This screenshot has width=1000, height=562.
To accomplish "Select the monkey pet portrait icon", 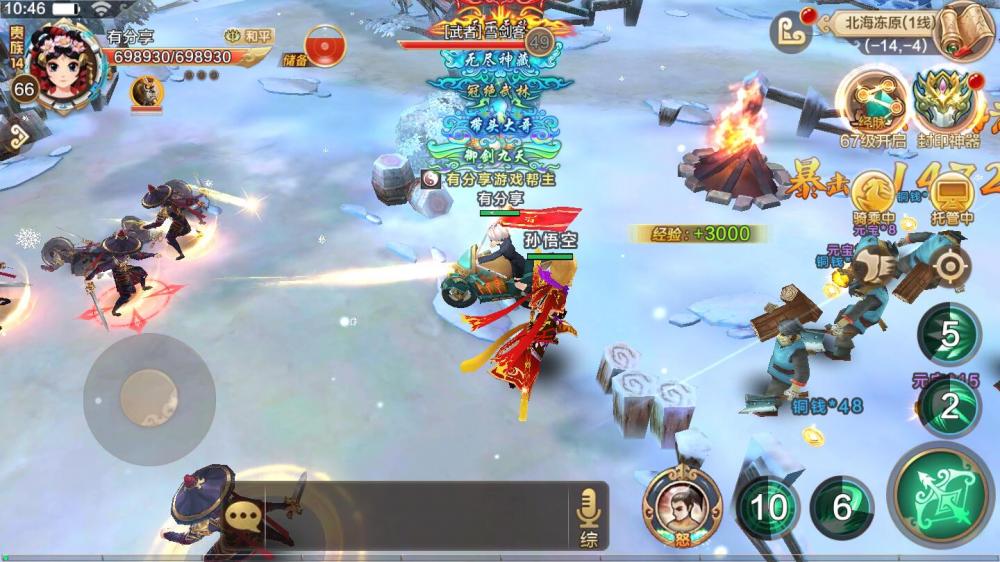I will coord(146,92).
